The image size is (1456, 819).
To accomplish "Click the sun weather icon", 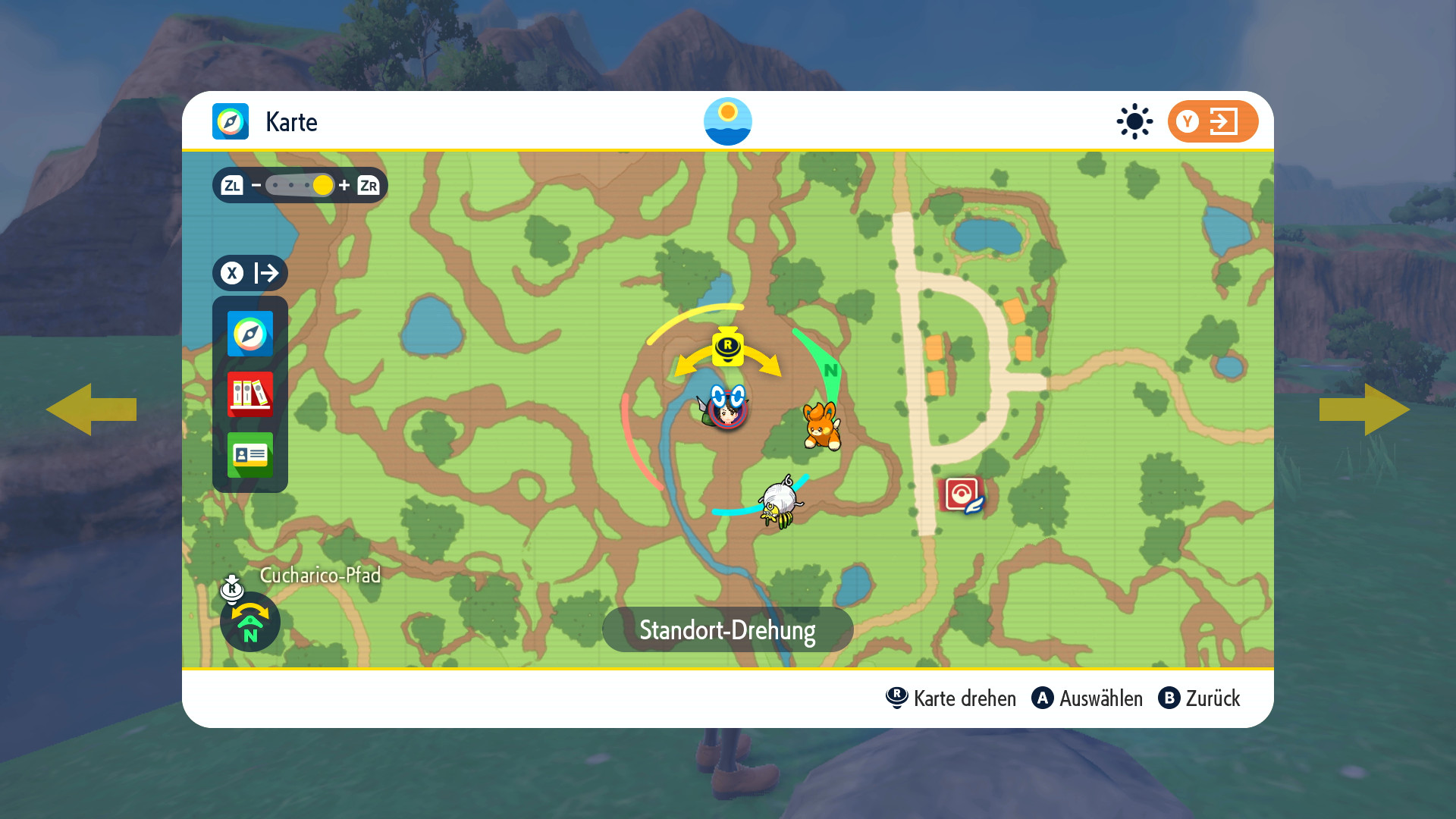I will point(1134,121).
